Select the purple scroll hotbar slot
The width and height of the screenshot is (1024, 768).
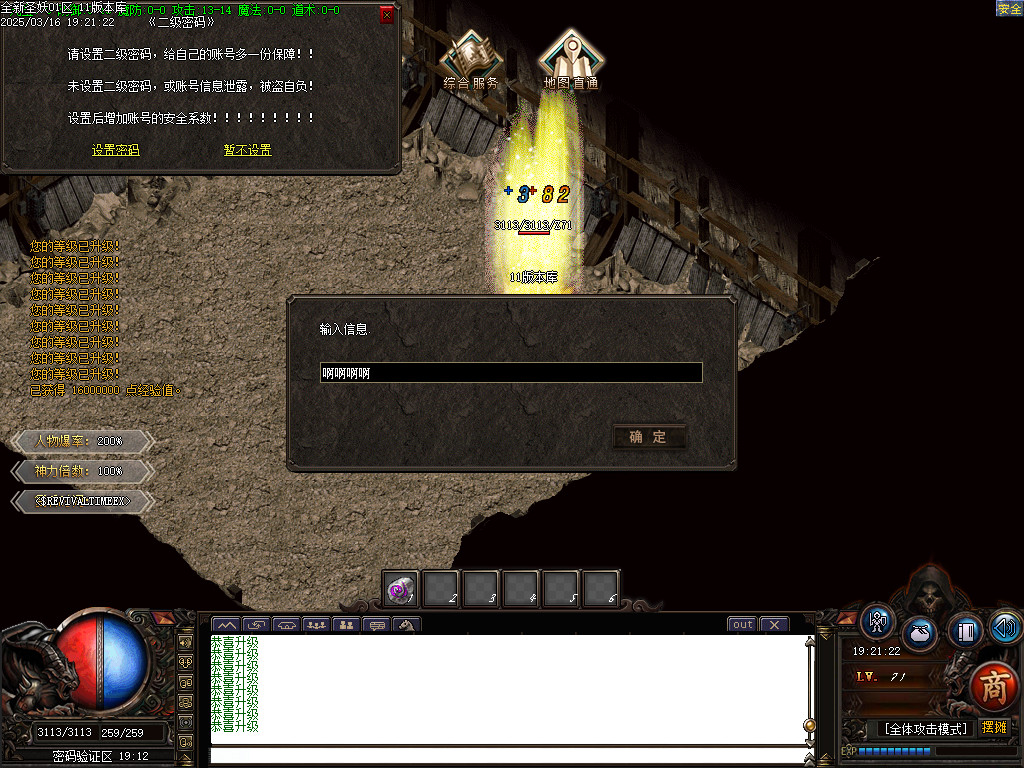click(x=401, y=590)
